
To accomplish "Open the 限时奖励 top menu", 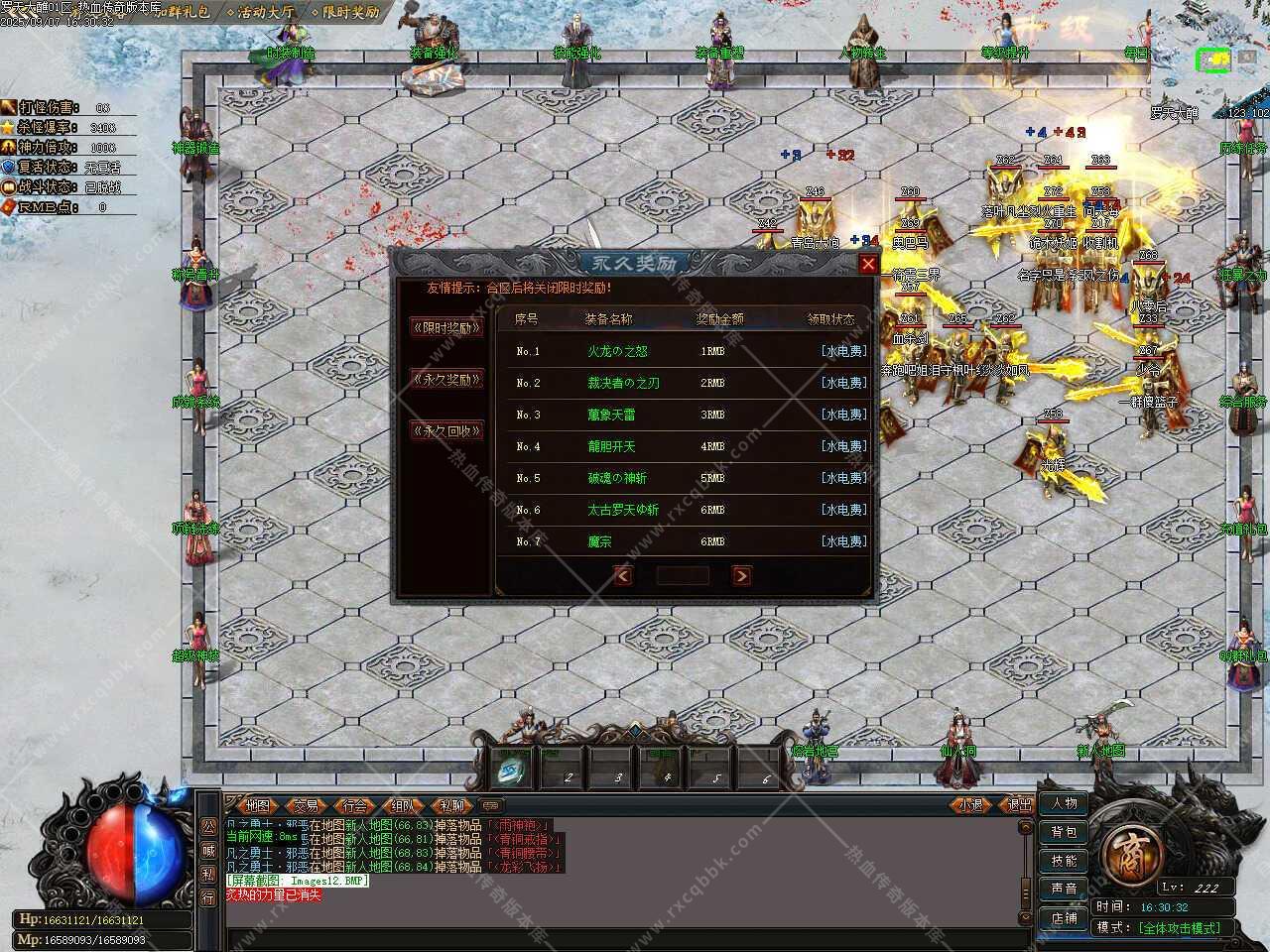I will click(345, 13).
